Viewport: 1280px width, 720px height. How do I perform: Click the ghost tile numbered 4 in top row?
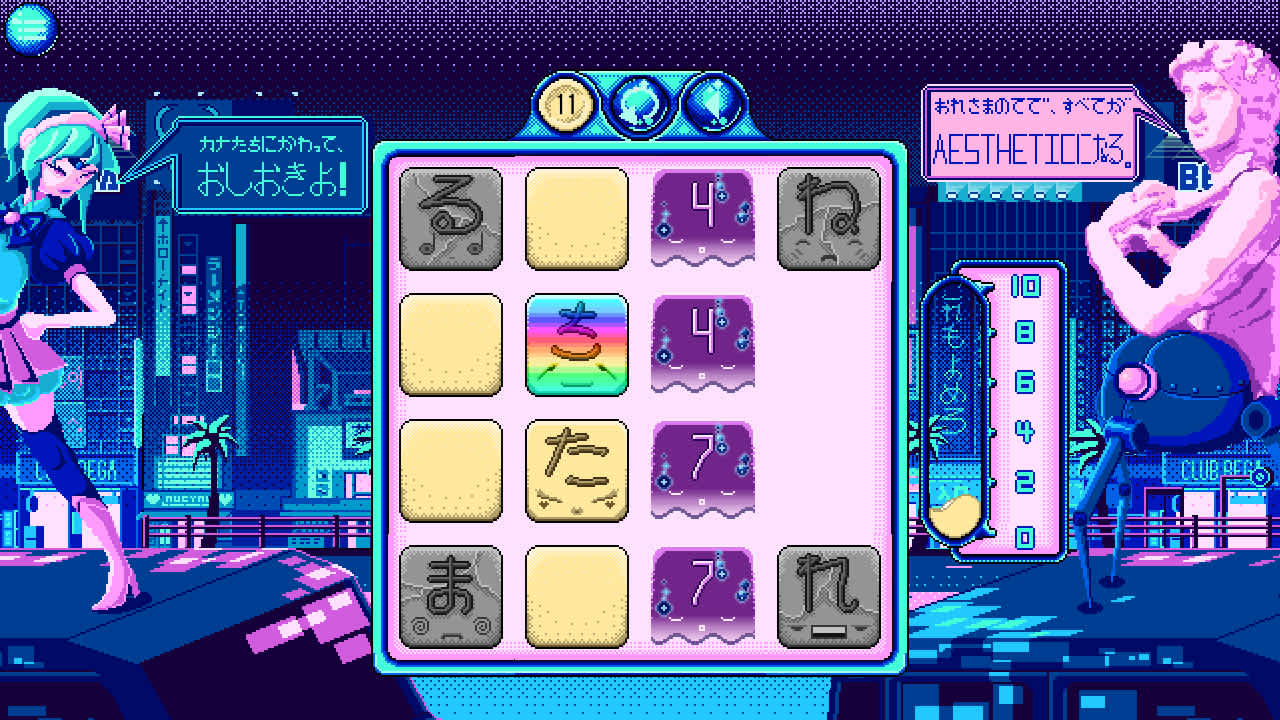point(703,218)
